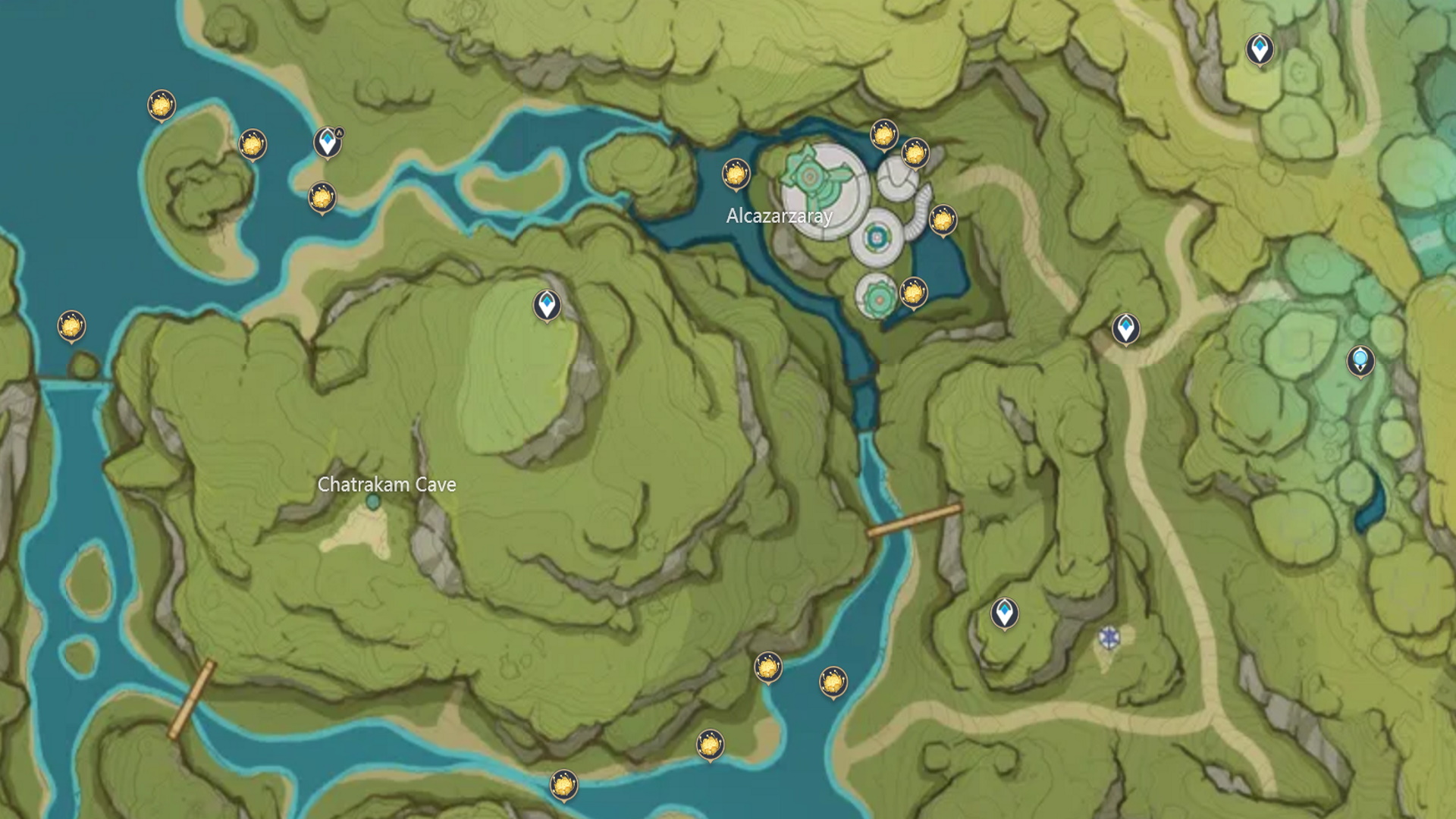Click the golden flower marker left of Alcazarzaray label

(736, 174)
